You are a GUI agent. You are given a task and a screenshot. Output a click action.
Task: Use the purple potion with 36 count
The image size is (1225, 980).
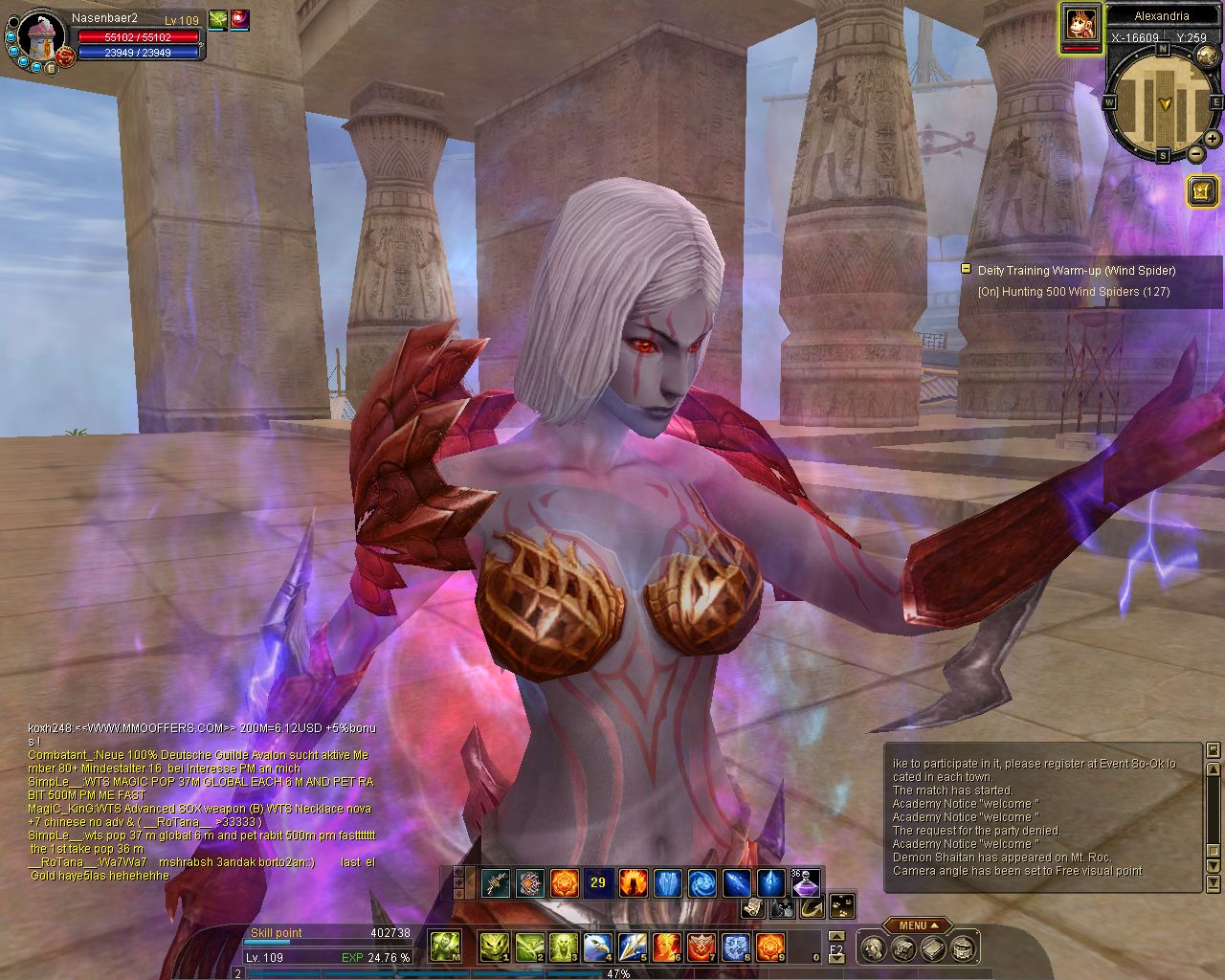click(x=805, y=882)
